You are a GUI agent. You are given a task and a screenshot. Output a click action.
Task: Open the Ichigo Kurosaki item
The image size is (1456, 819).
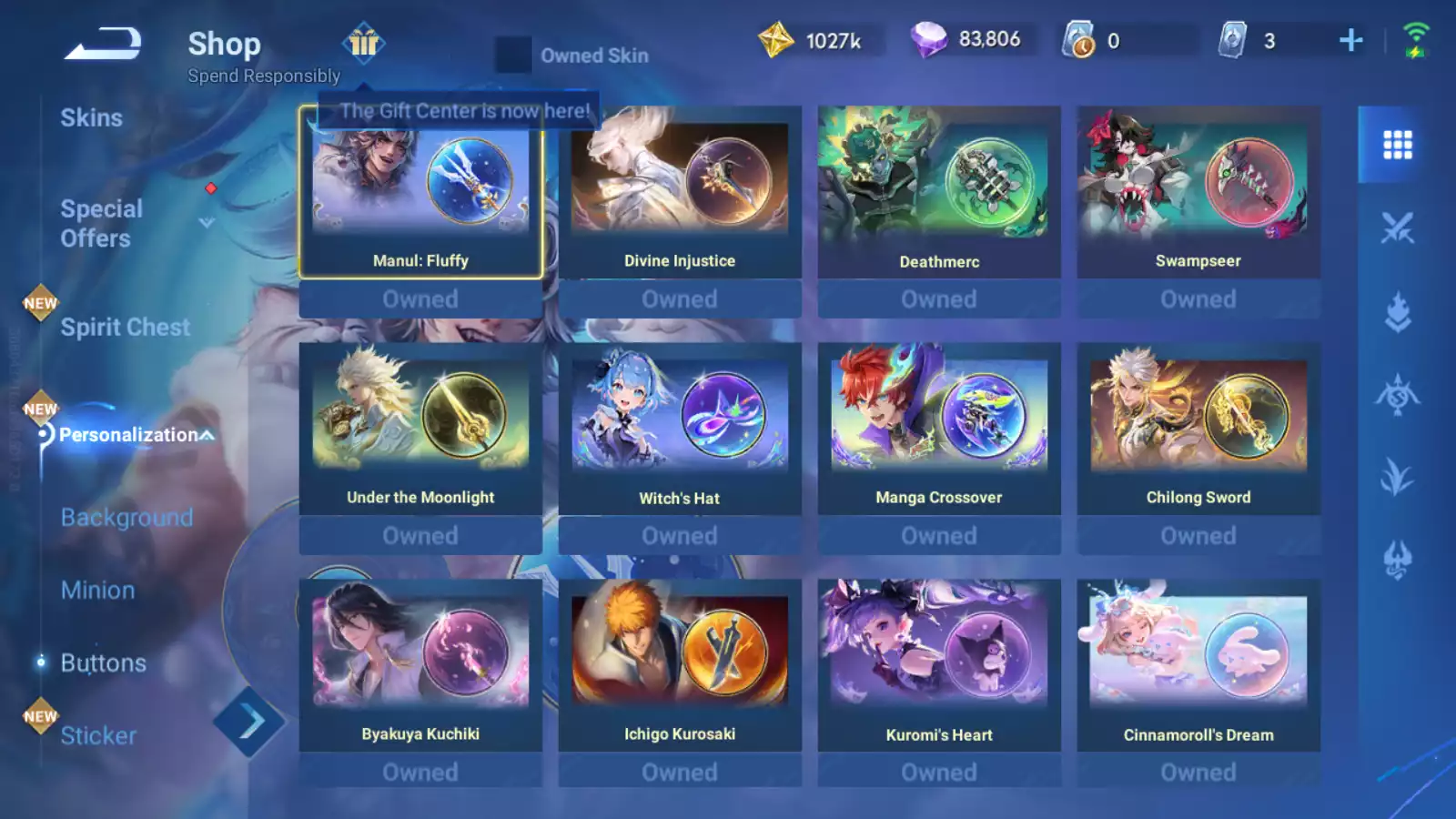(x=680, y=666)
